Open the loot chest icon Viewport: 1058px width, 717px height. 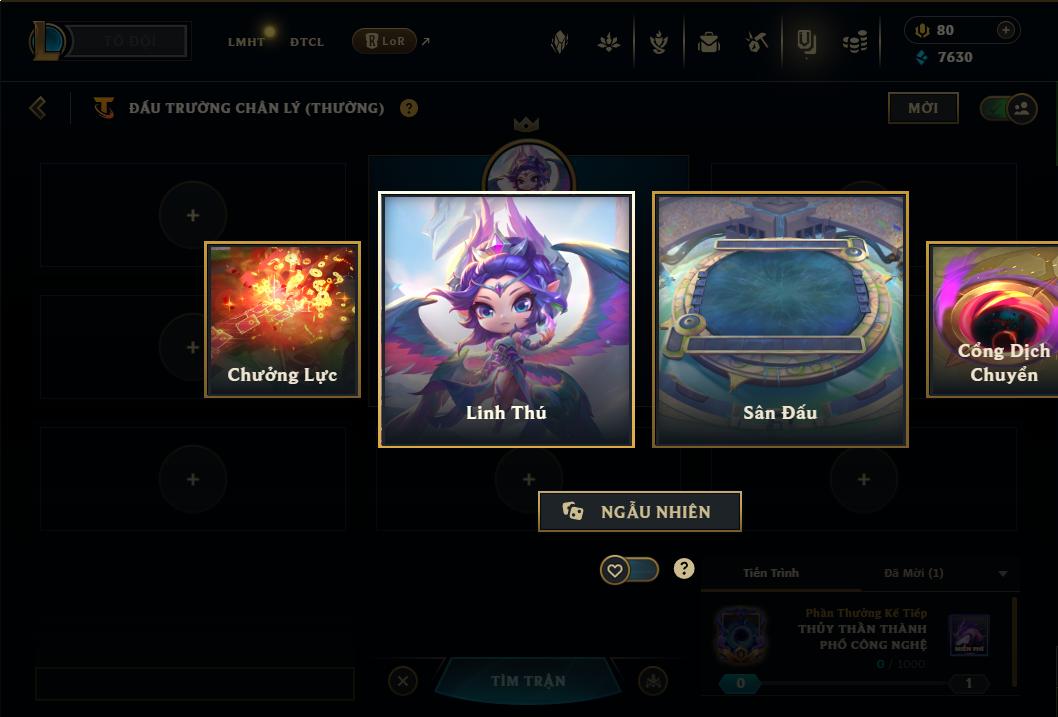click(x=709, y=42)
